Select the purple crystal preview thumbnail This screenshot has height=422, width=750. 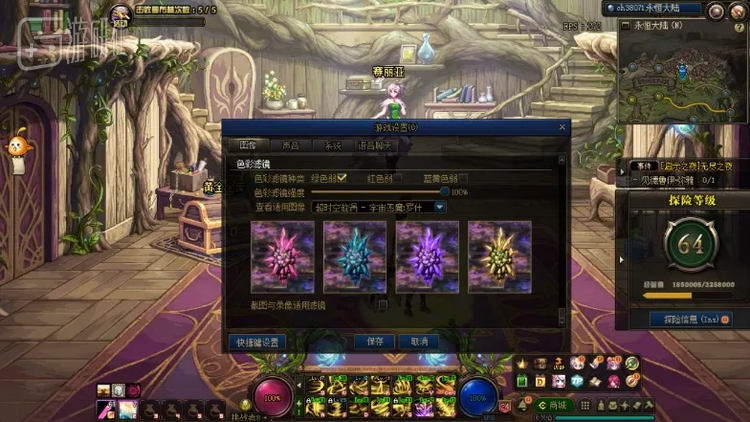pyautogui.click(x=427, y=257)
